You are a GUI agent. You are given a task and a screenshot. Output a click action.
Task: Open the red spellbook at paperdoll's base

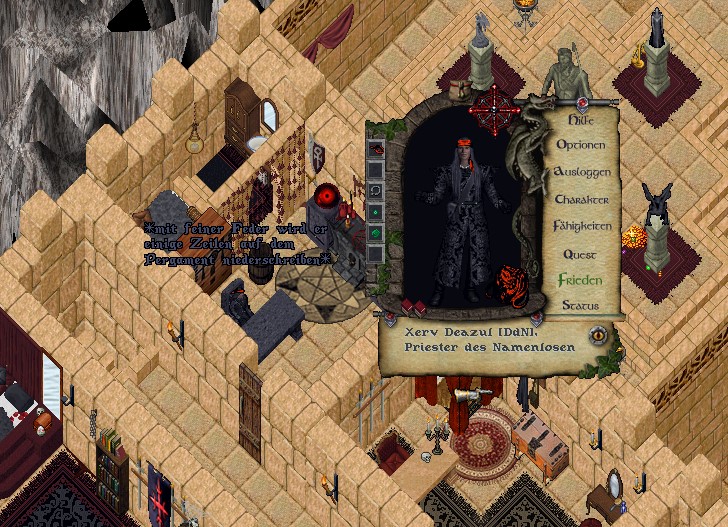click(408, 305)
